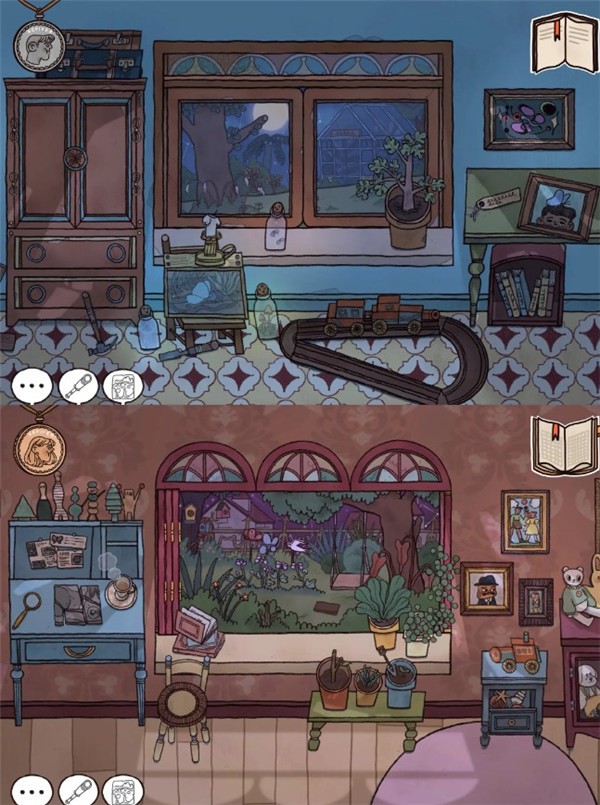600x805 pixels.
Task: Select the flashlight bubble in the pink room
Action: [78, 790]
